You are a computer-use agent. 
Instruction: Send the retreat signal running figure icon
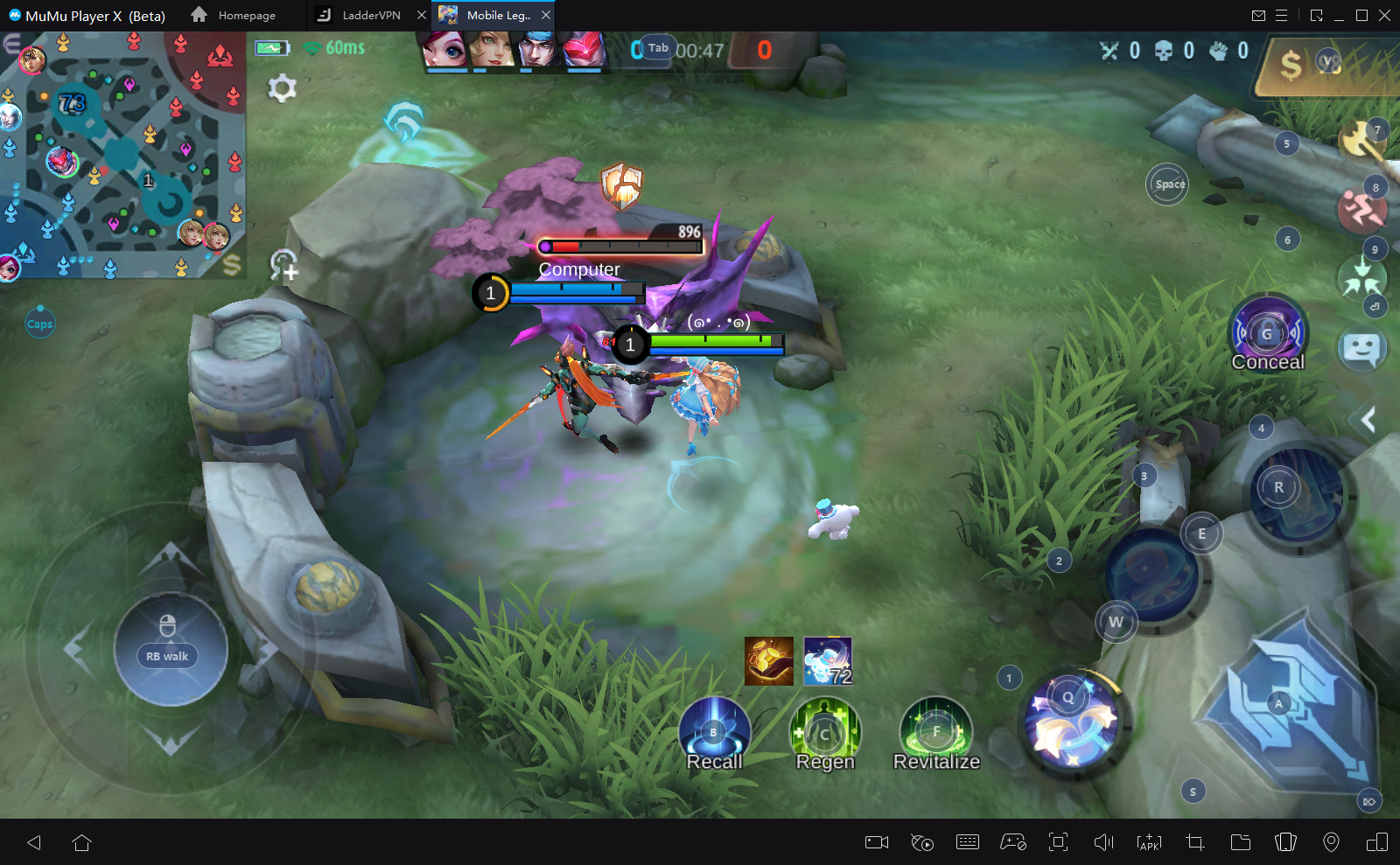tap(1361, 210)
